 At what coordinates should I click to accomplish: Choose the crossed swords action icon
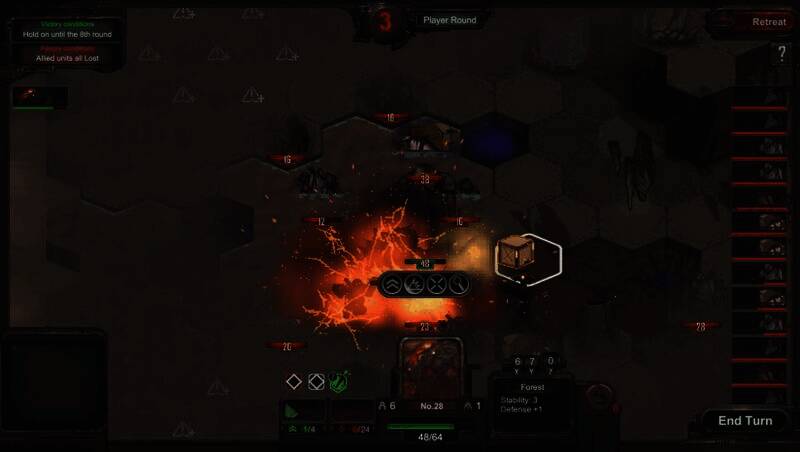pos(437,285)
